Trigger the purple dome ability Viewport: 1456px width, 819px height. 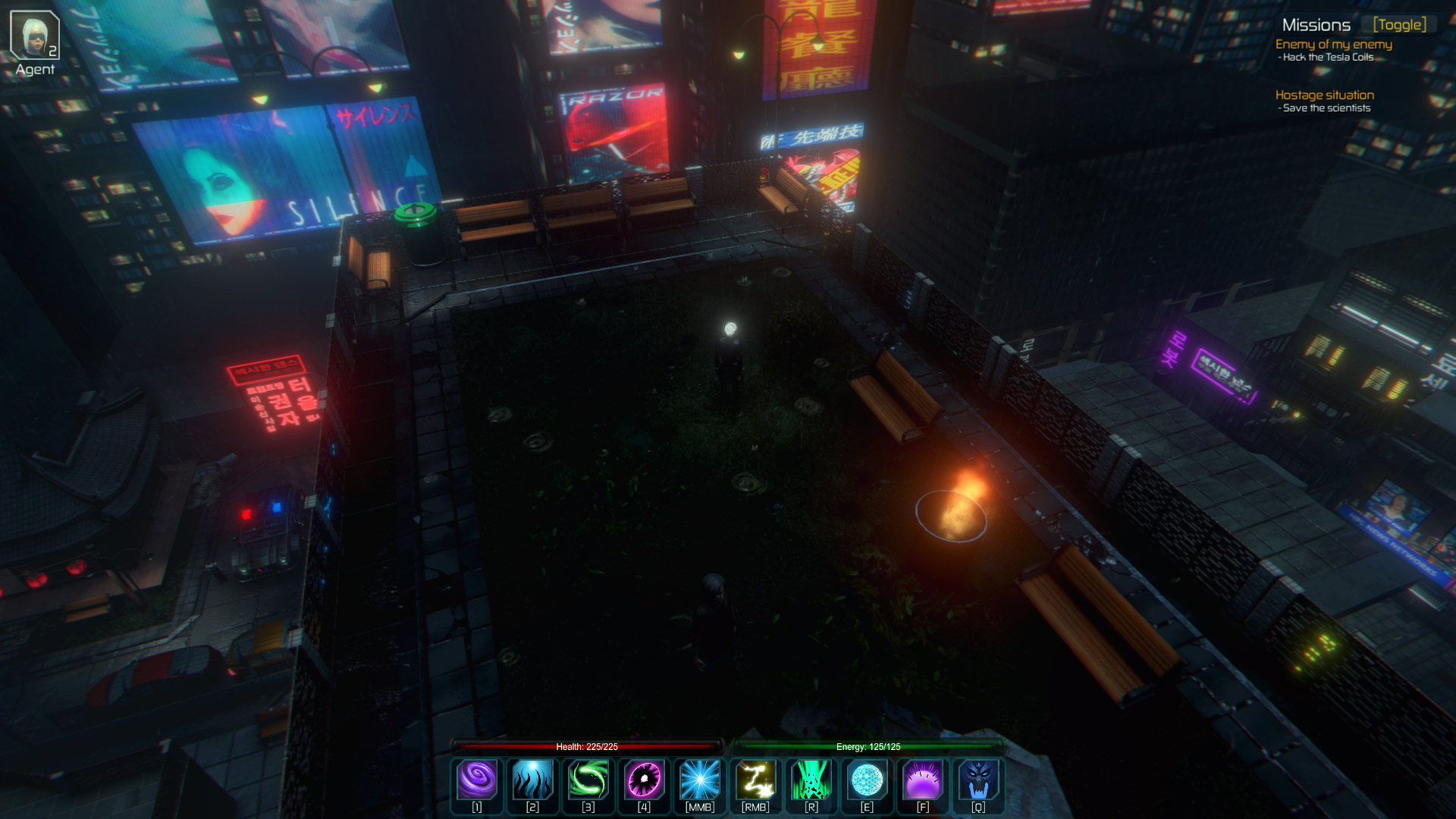[x=923, y=780]
